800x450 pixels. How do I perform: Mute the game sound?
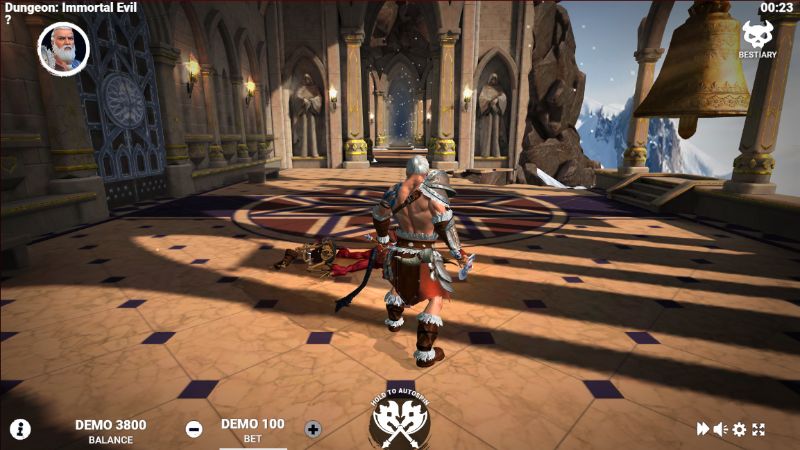coord(720,429)
